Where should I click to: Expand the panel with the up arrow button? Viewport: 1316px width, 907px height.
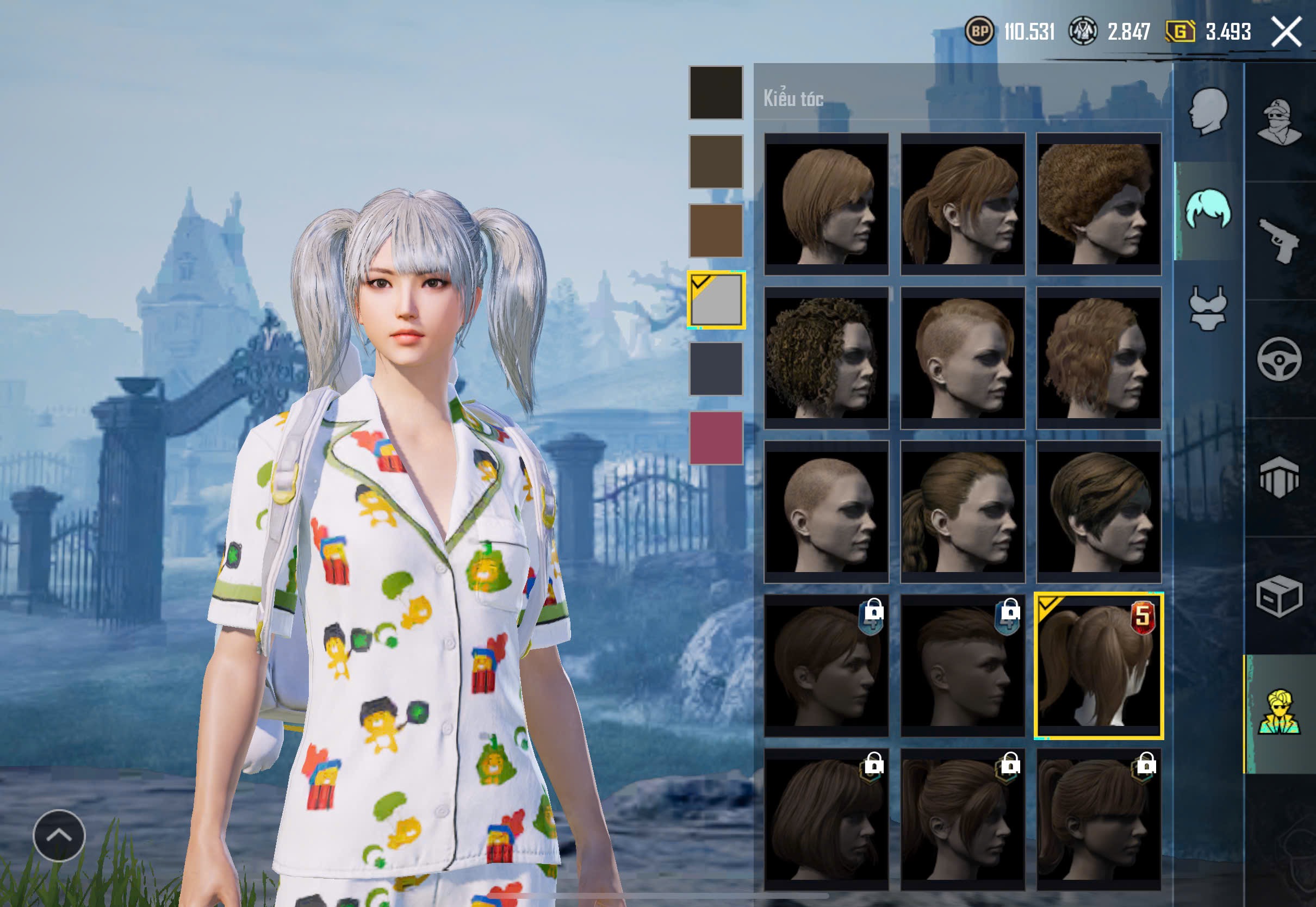click(59, 835)
